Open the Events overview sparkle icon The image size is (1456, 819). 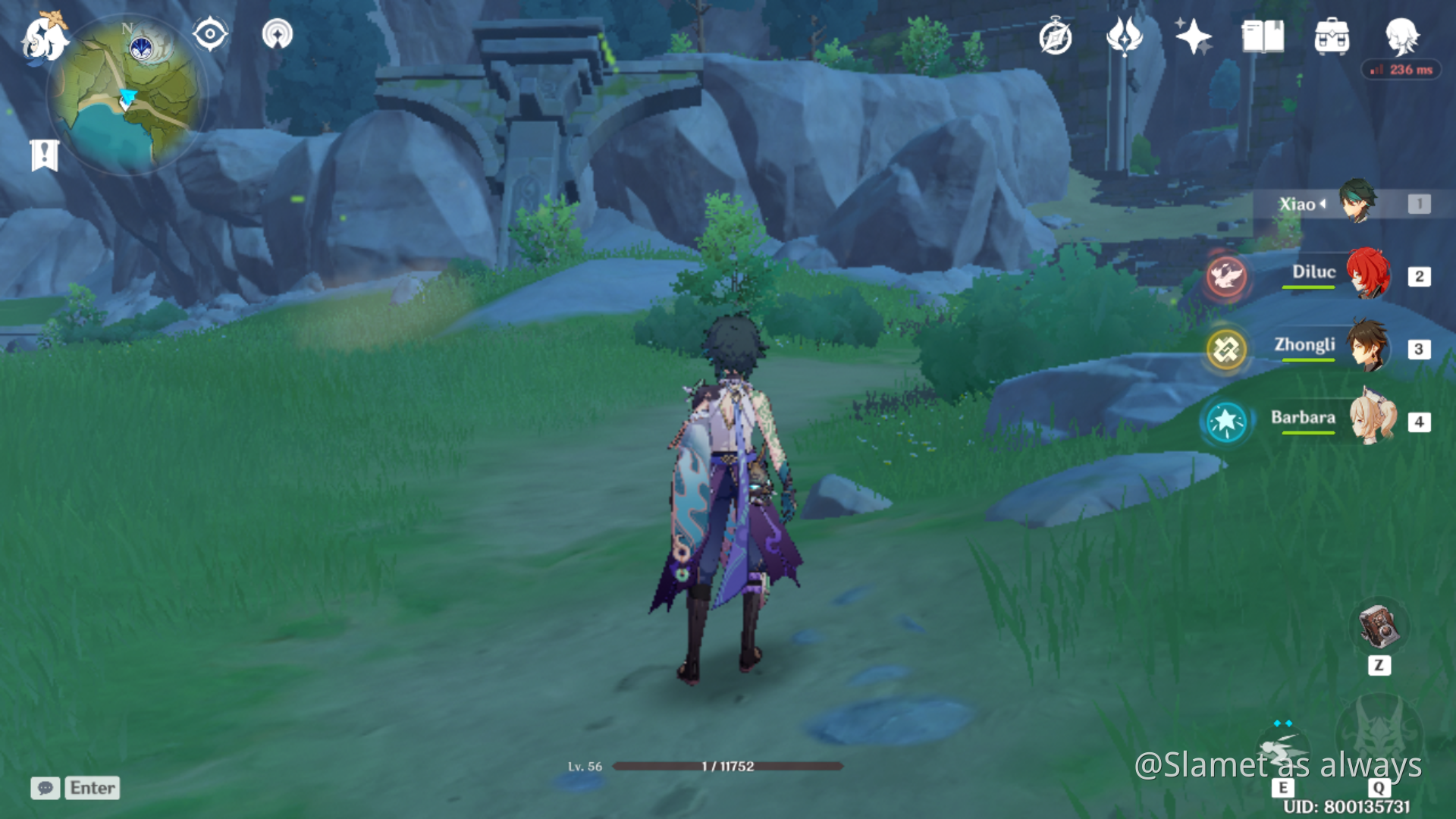point(1192,36)
